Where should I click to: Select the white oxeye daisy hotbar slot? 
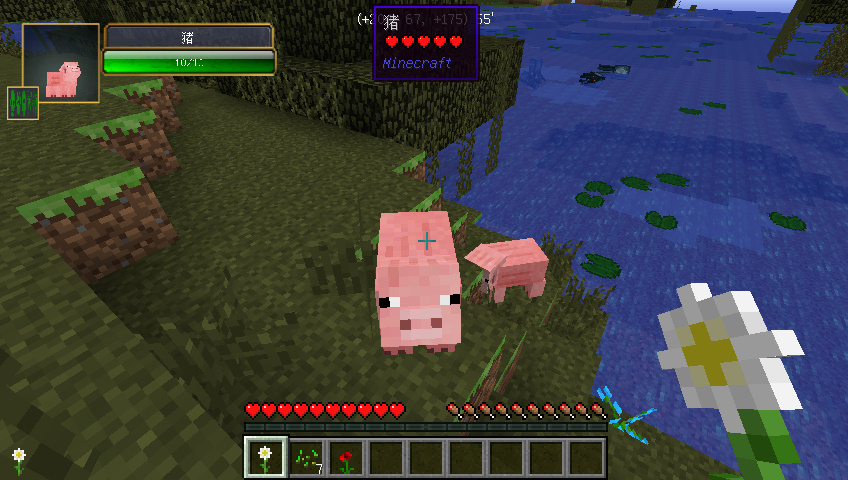(265, 457)
